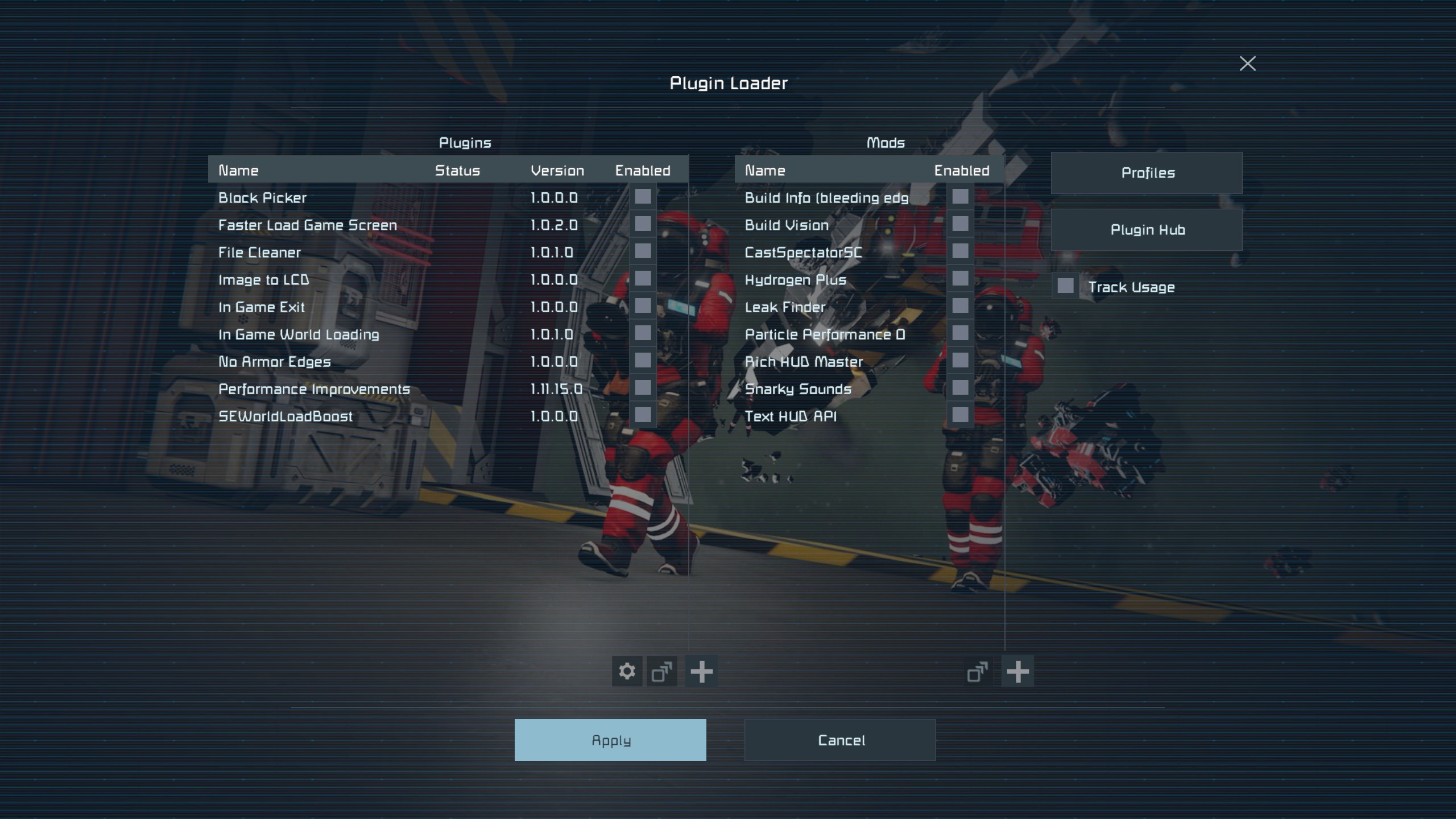
Task: Tick the Performance Improvements plugin checkbox
Action: [x=643, y=388]
